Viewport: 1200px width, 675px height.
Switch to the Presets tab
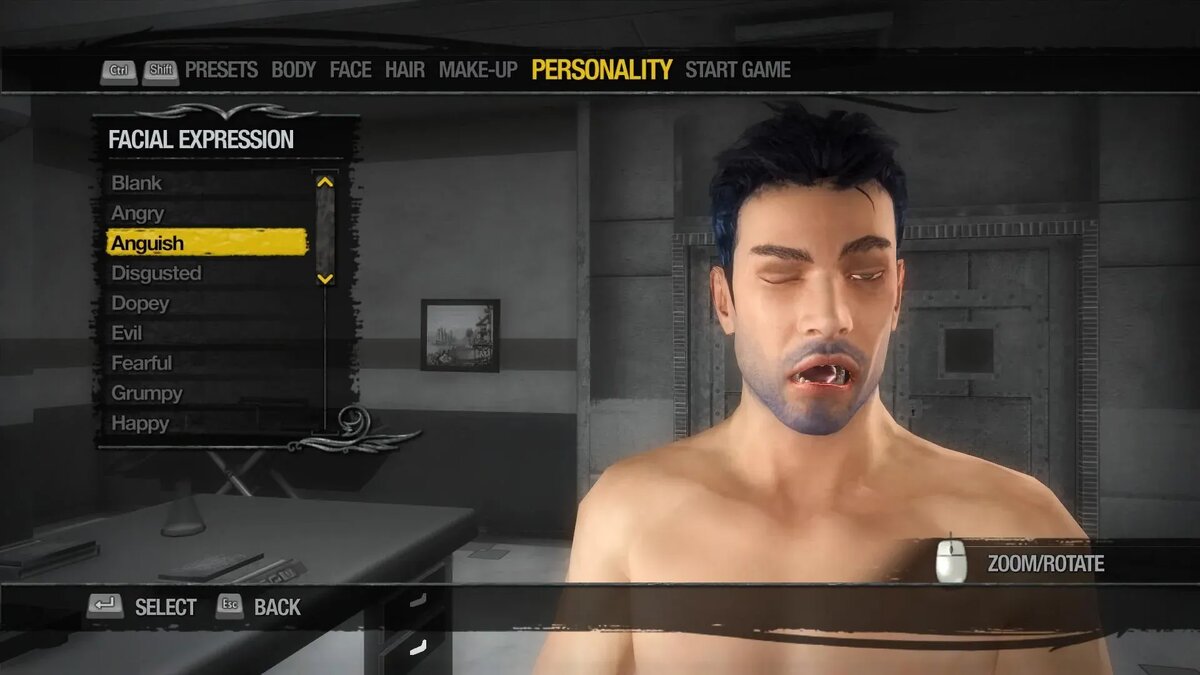tap(221, 70)
